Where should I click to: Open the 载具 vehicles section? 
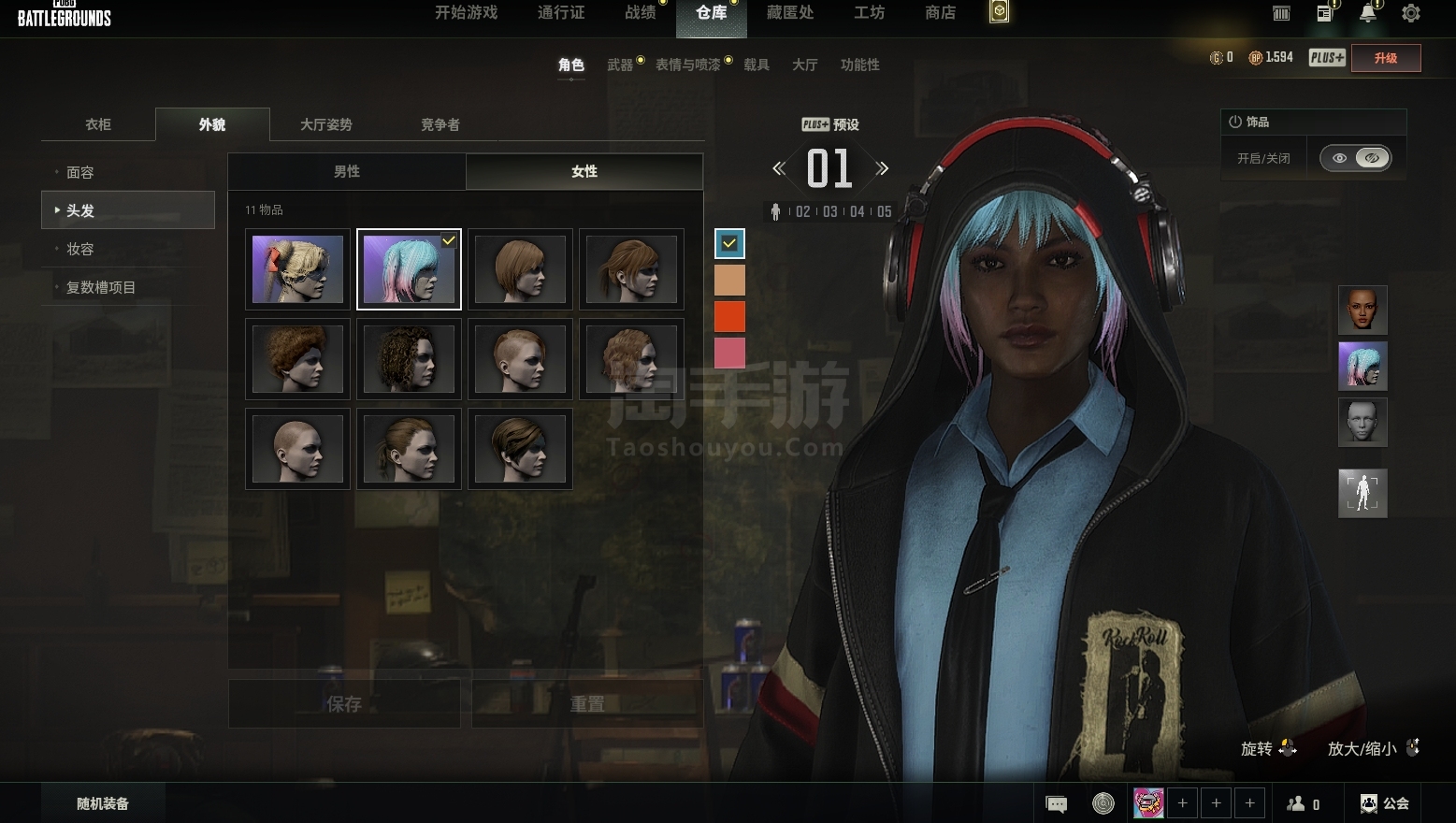pyautogui.click(x=757, y=65)
